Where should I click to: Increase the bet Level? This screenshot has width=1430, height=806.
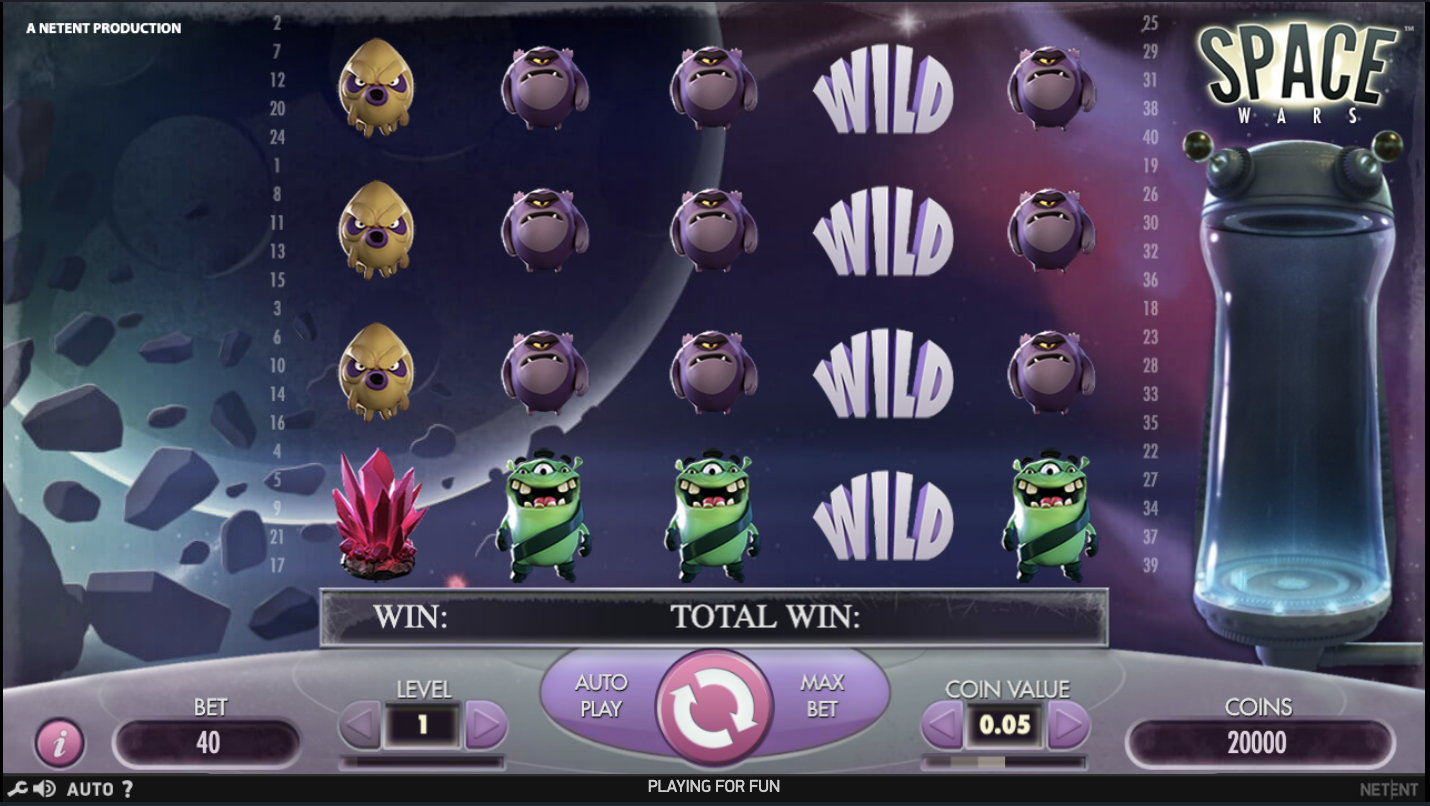[486, 725]
